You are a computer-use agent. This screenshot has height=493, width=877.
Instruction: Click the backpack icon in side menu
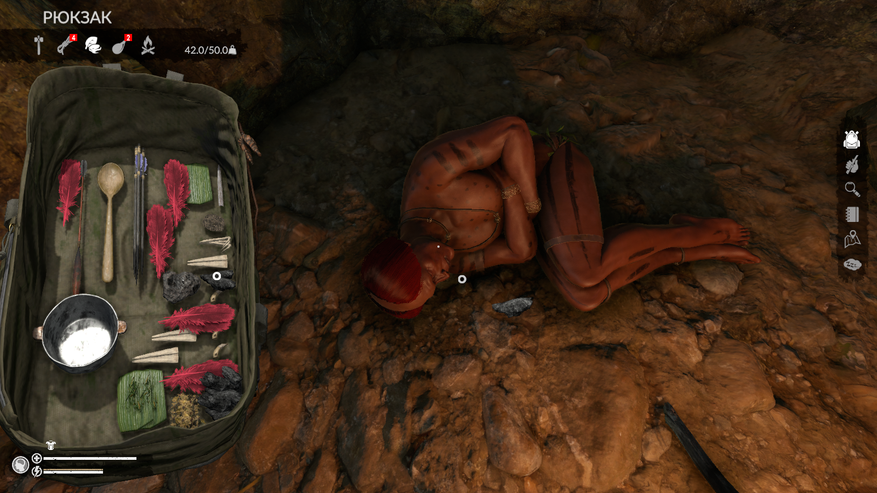tap(852, 140)
